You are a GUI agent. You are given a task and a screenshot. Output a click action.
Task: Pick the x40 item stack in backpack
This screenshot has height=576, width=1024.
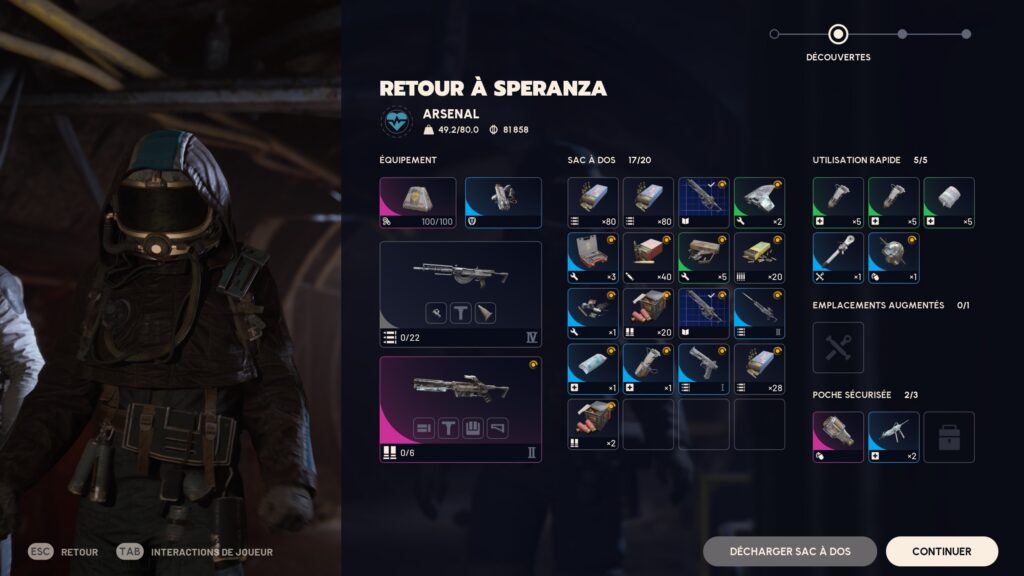(648, 258)
